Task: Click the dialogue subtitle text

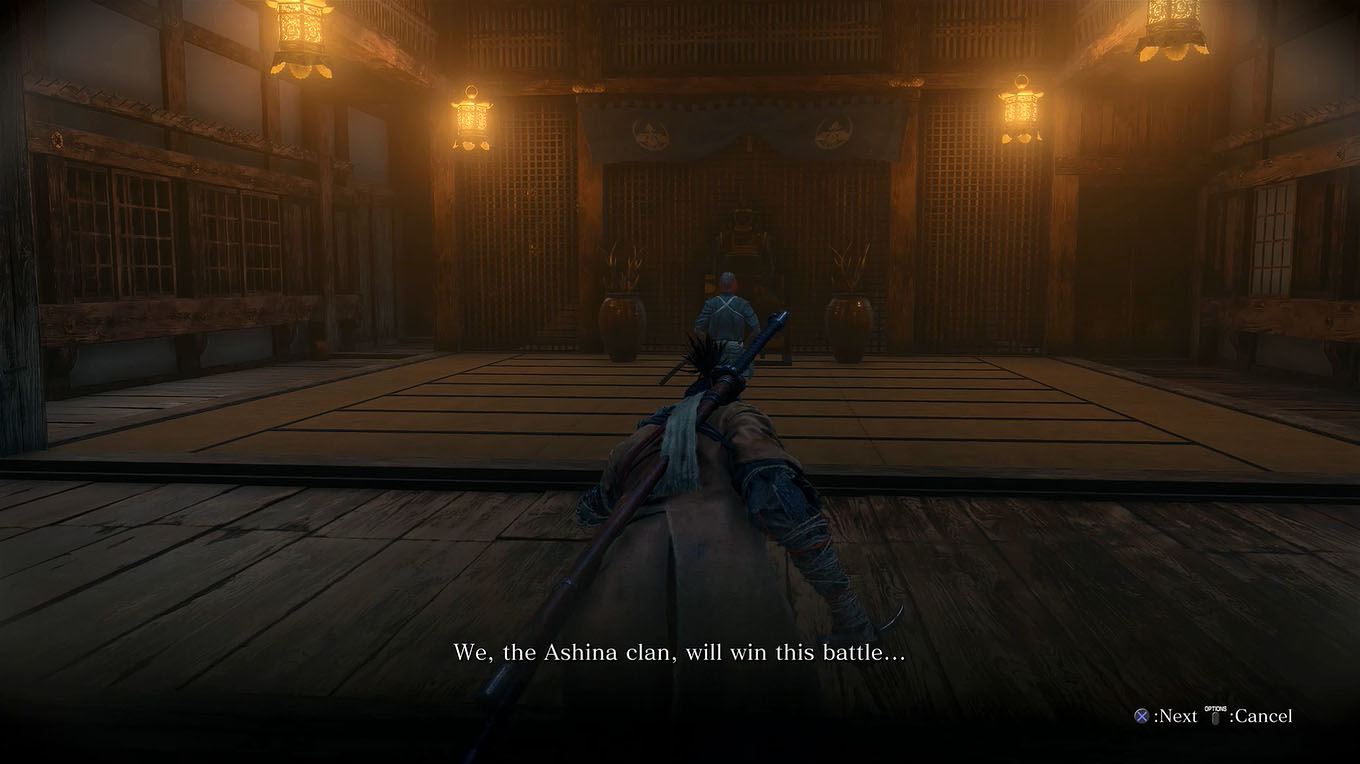Action: (x=679, y=651)
